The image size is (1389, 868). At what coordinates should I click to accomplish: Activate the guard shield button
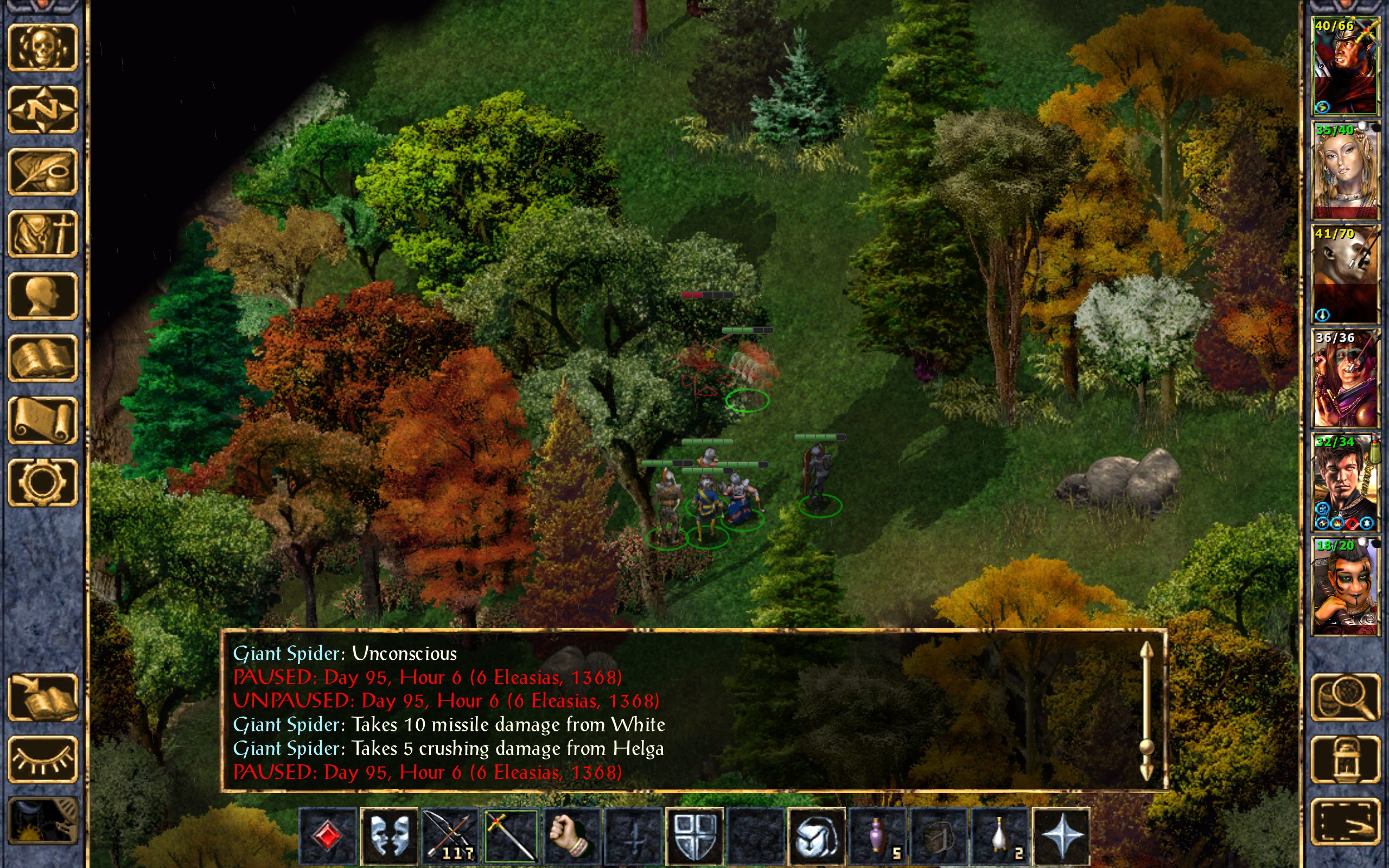[x=694, y=837]
